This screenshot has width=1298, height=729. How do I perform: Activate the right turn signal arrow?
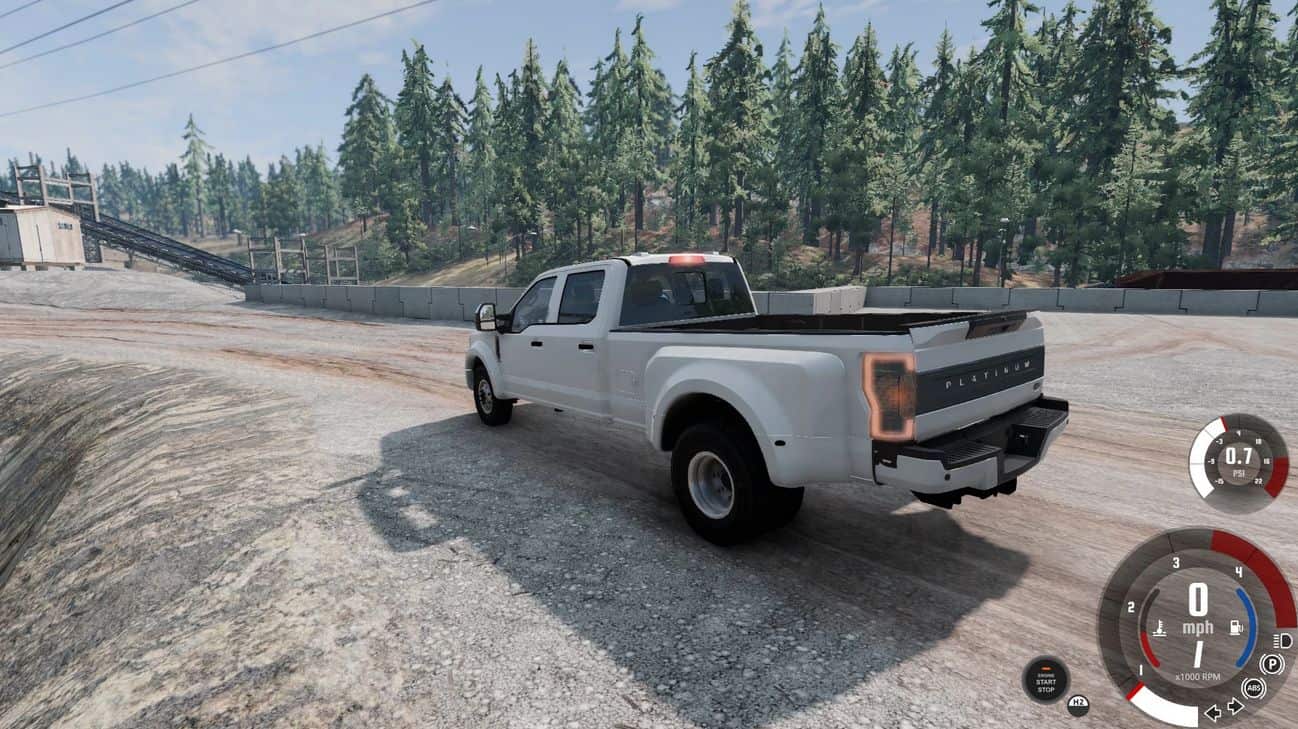(1235, 706)
